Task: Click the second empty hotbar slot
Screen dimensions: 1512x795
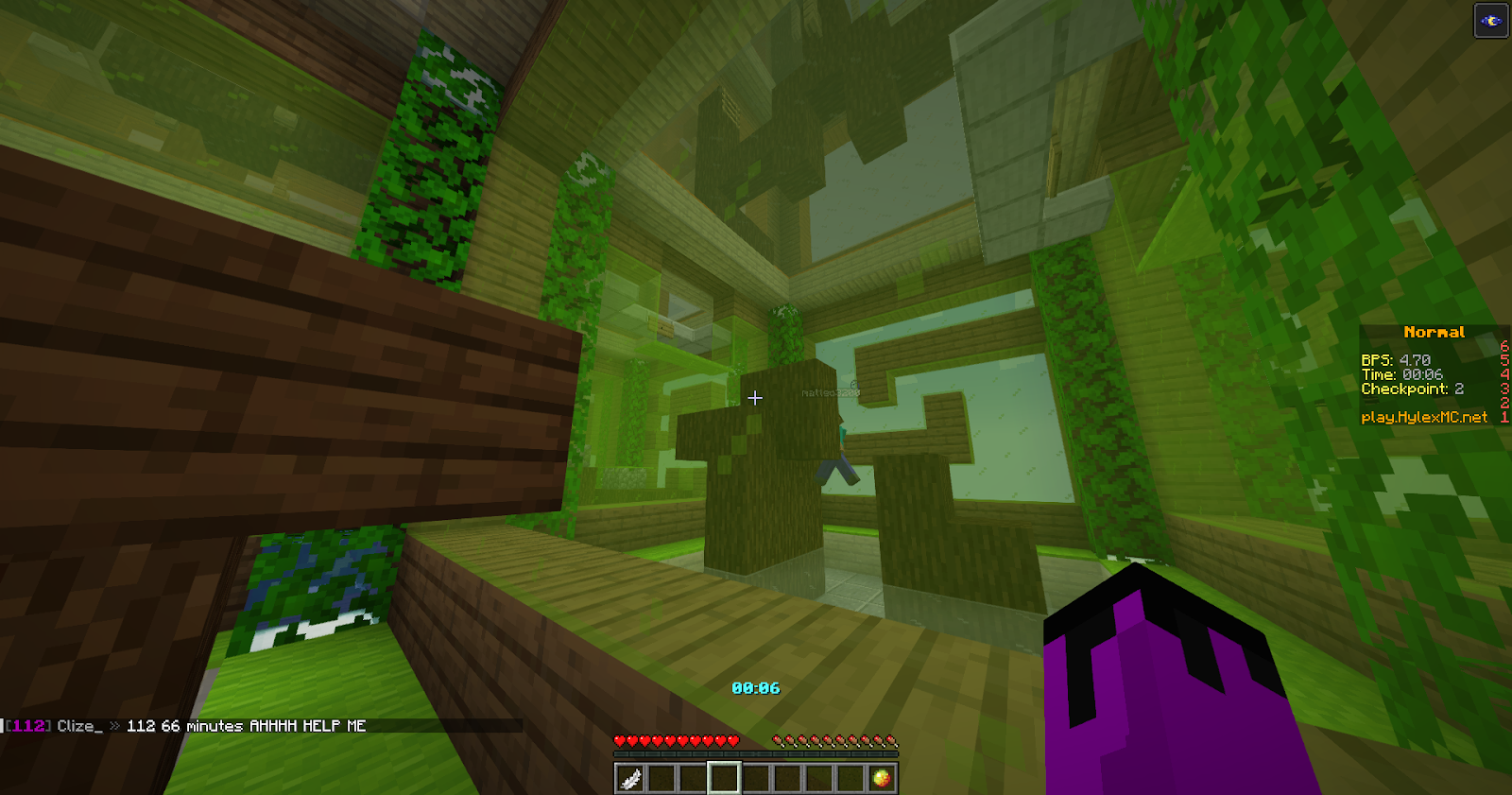Action: coord(661,778)
